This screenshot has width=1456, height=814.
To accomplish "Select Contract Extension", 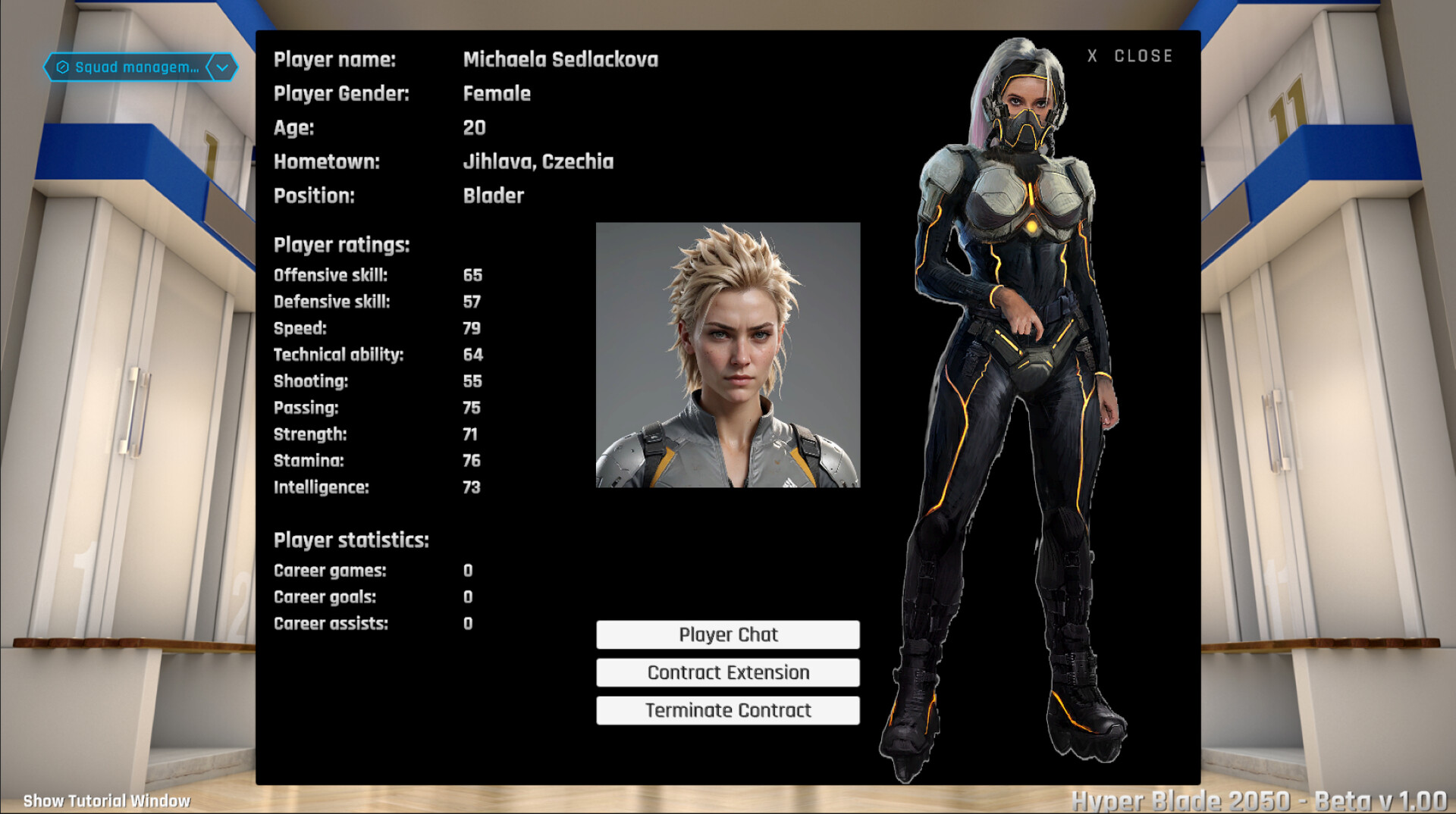I will (x=727, y=672).
